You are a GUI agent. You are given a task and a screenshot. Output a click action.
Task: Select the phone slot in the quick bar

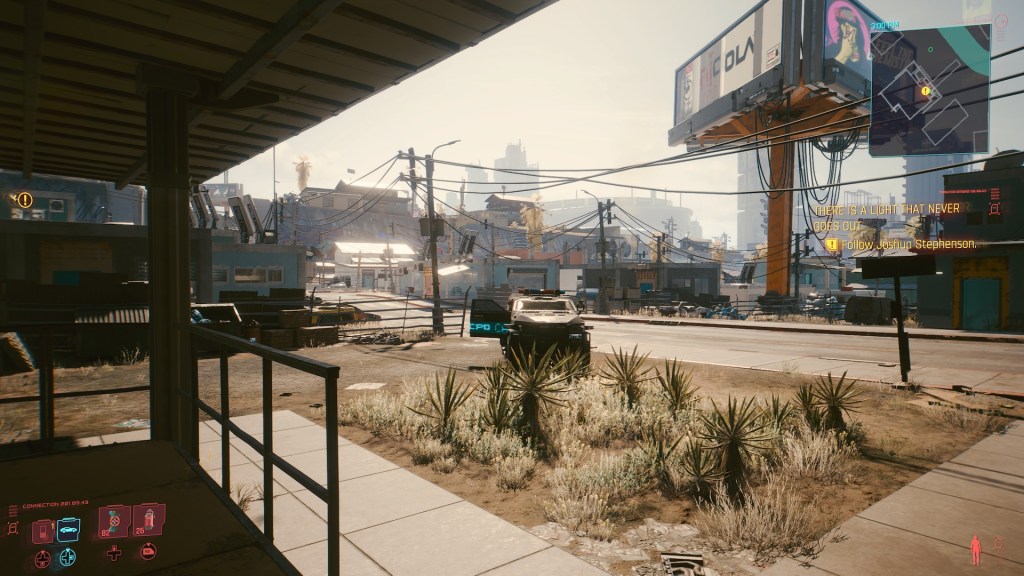point(43,530)
